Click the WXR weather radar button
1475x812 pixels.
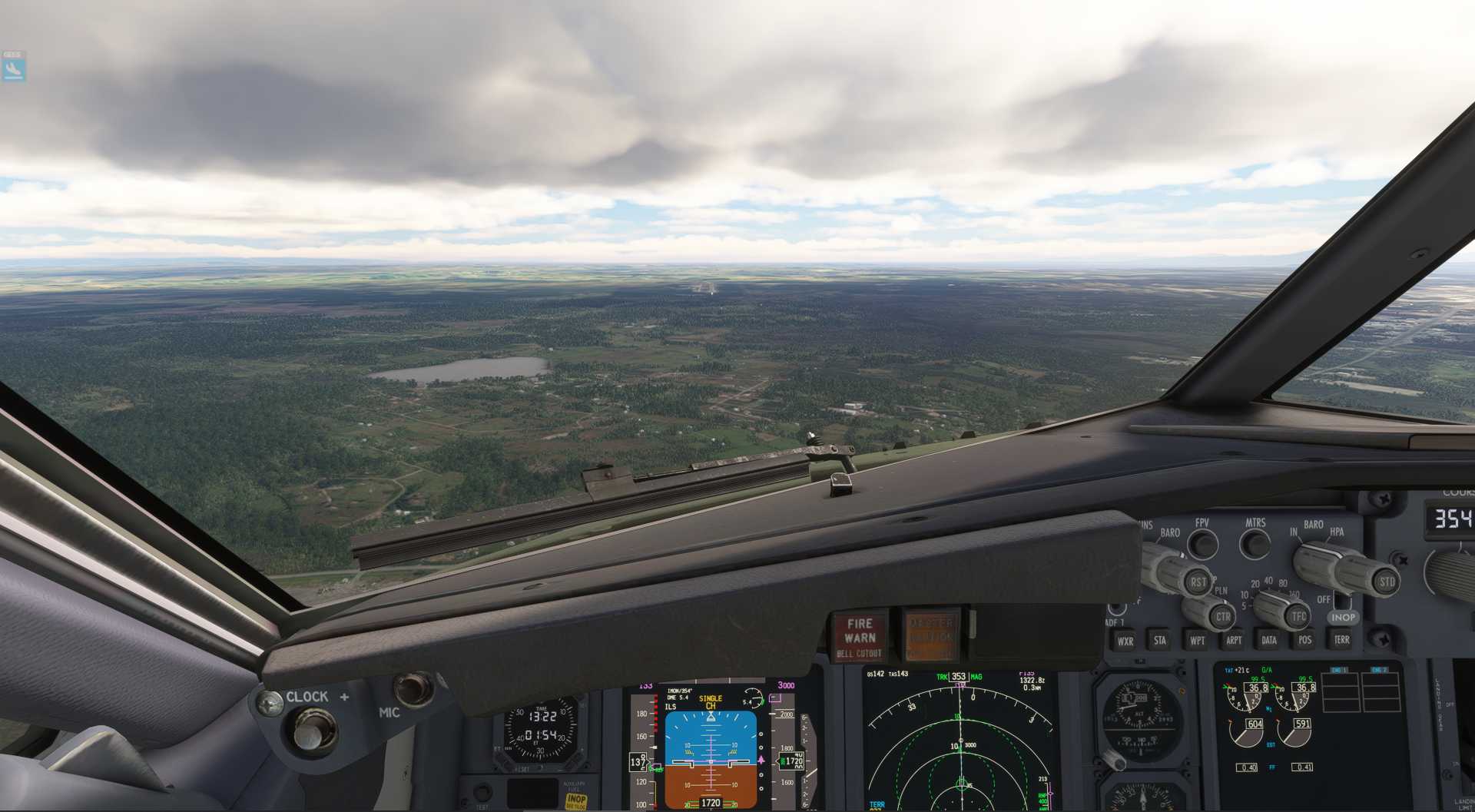coord(1125,640)
